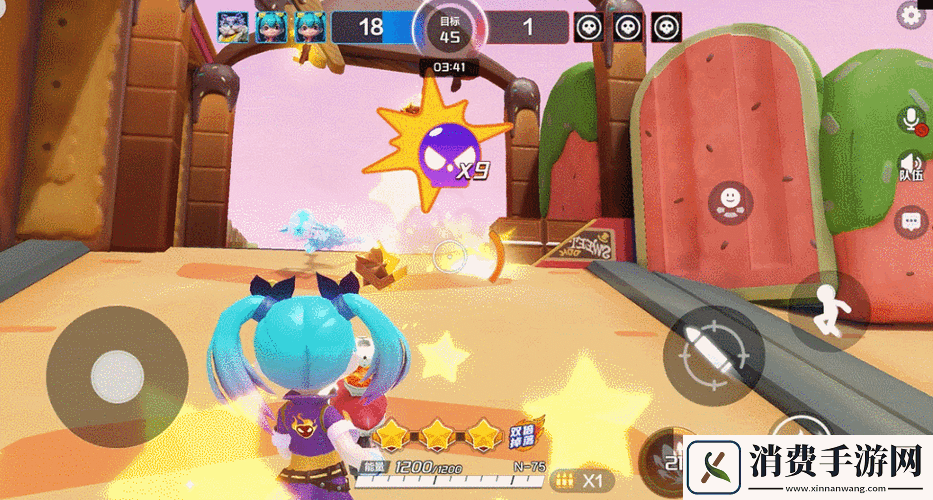Tap the bullet crosshair fire button
The image size is (933, 500).
713,355
